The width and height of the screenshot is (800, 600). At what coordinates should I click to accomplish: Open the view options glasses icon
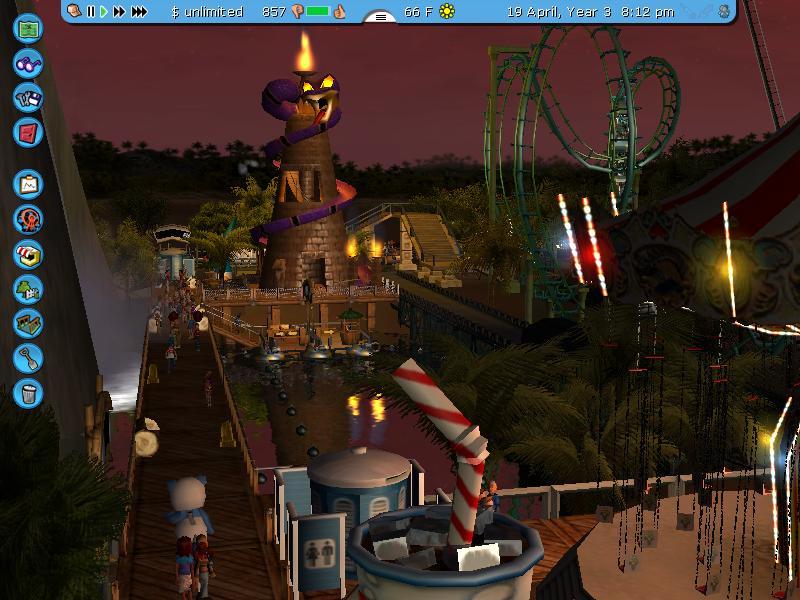pos(28,63)
